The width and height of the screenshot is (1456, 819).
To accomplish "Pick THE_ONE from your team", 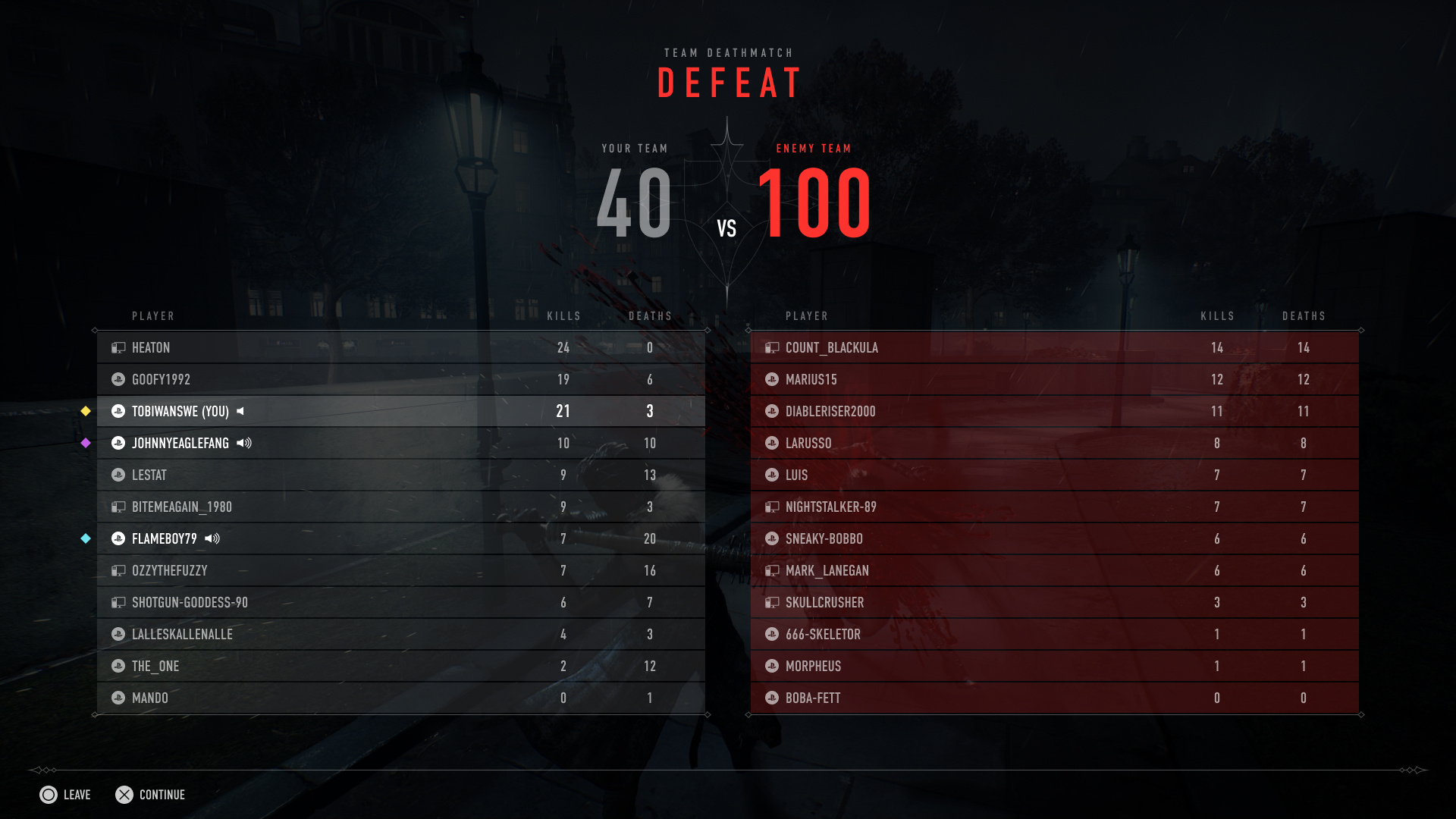I will [400, 667].
